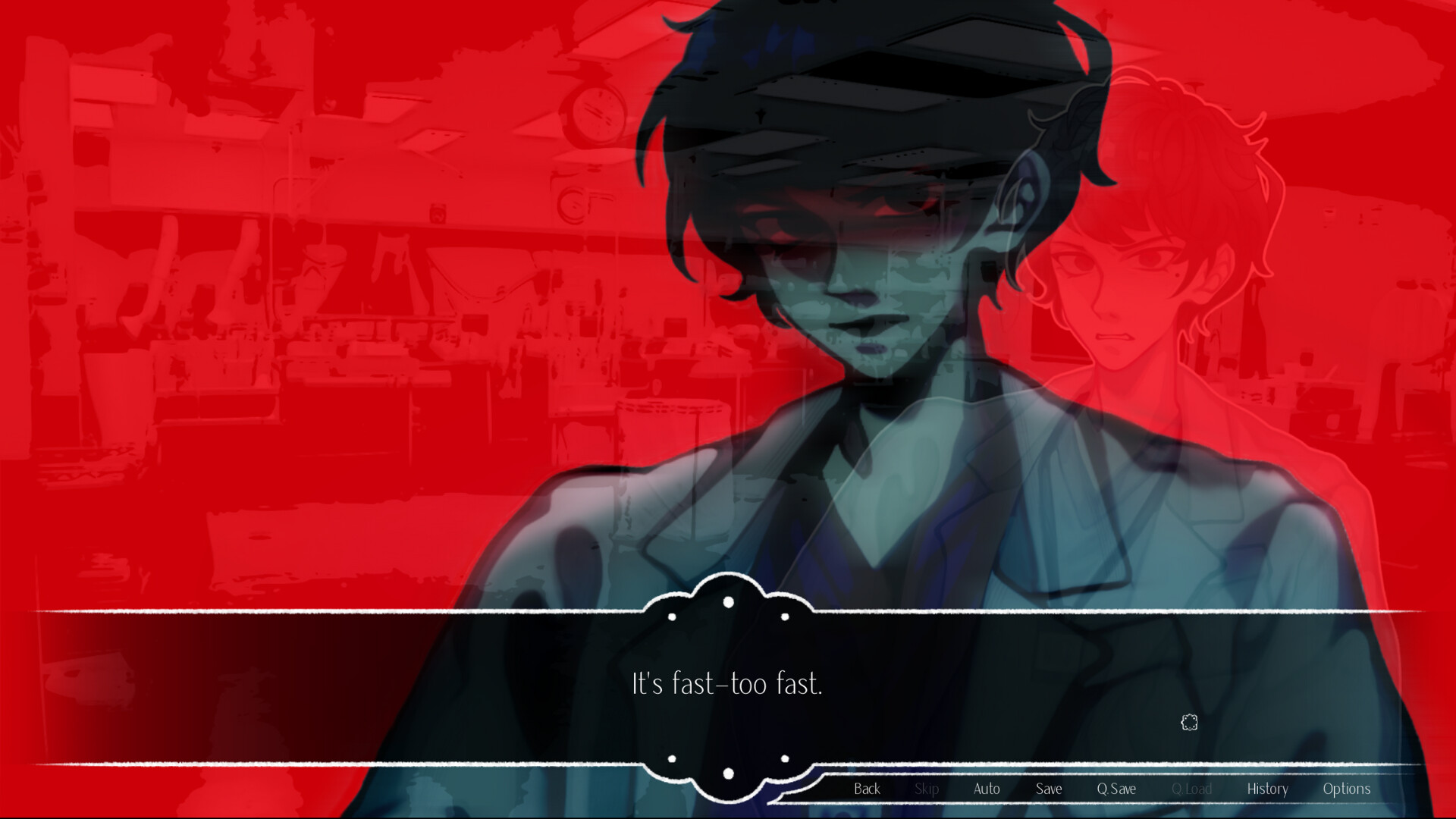
Task: Open the History log
Action: click(1268, 789)
